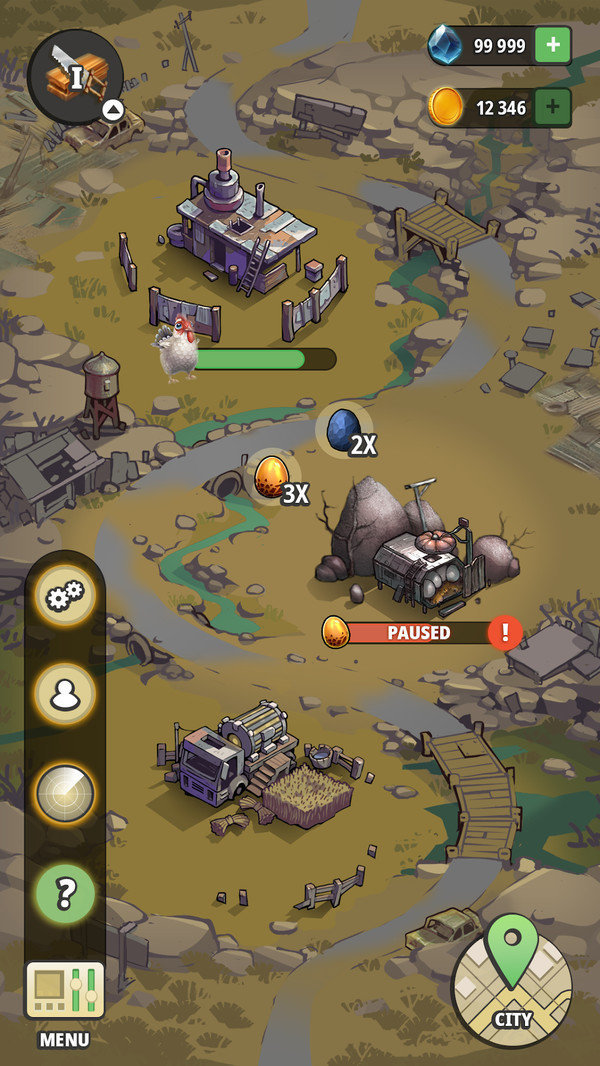
Task: Add more blue gems with plus button
Action: click(553, 46)
